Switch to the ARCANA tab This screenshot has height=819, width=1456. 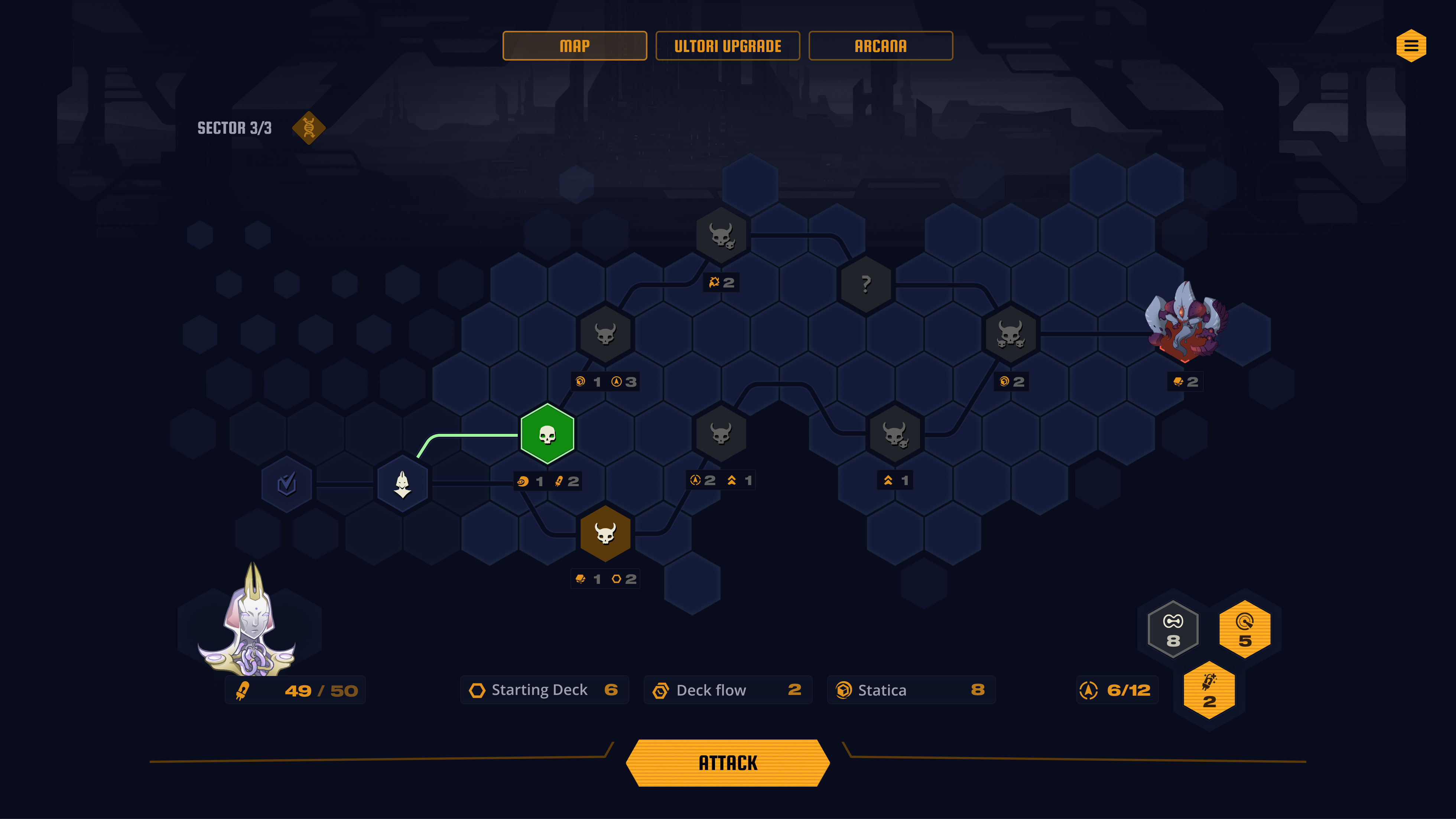pyautogui.click(x=881, y=45)
